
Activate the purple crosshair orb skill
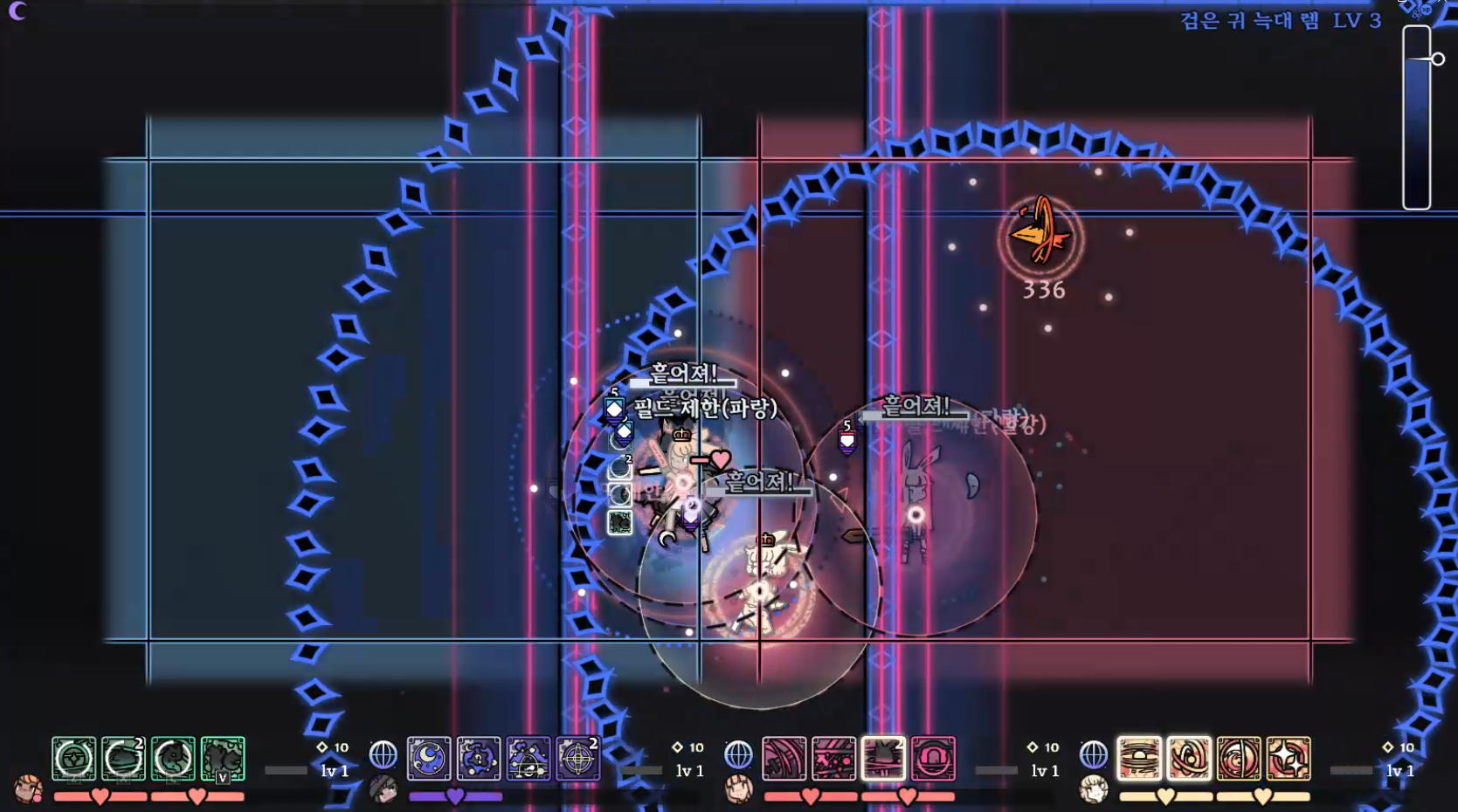[x=578, y=759]
